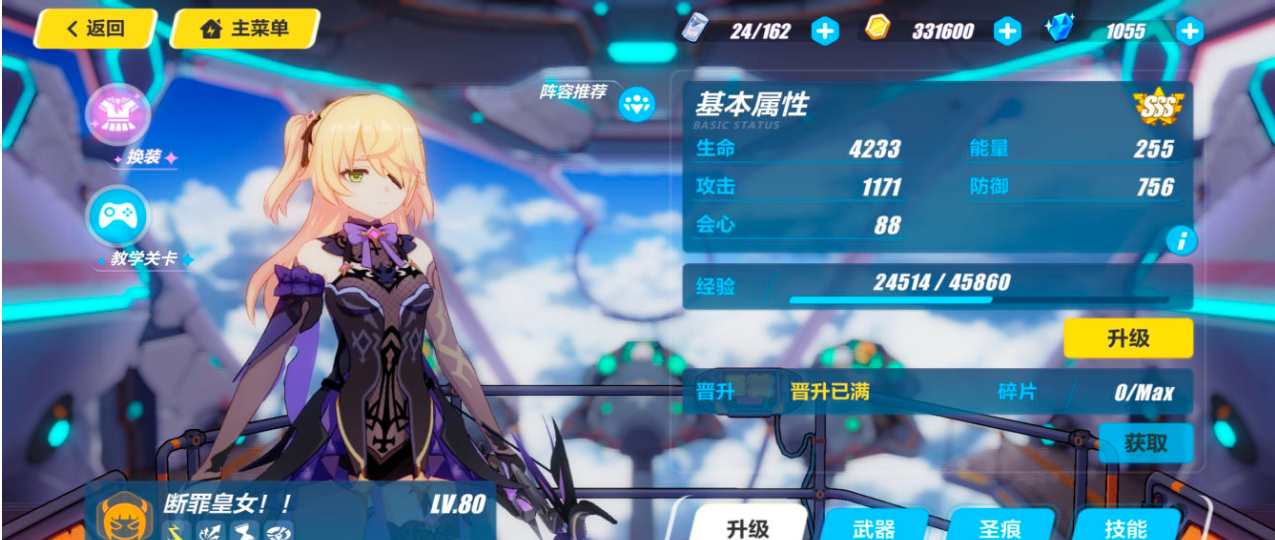The width and height of the screenshot is (1275, 540).
Task: Select the 升级 tab at the bottom
Action: 748,527
